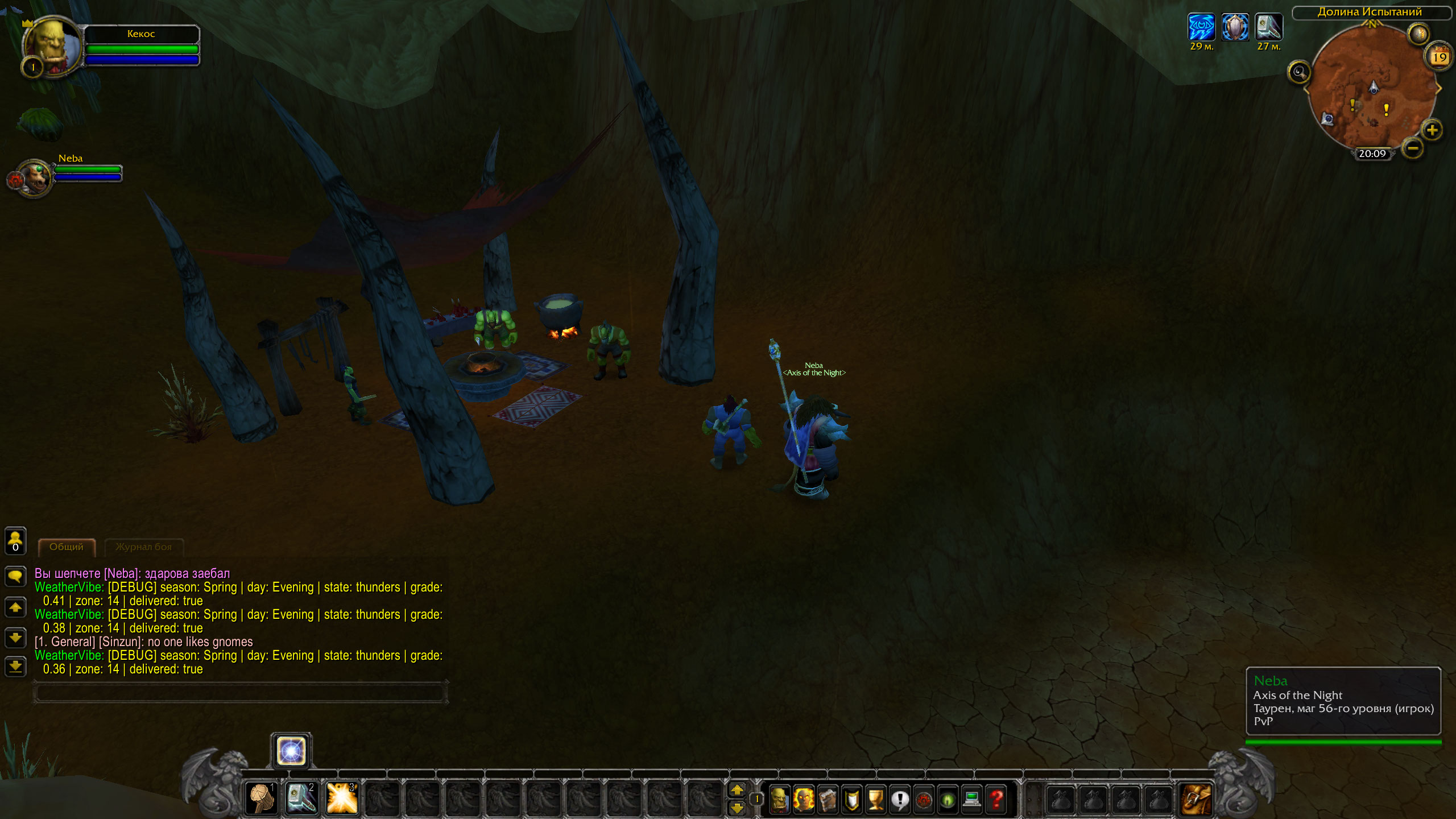
Task: Zoom out on the minimap
Action: [1413, 148]
